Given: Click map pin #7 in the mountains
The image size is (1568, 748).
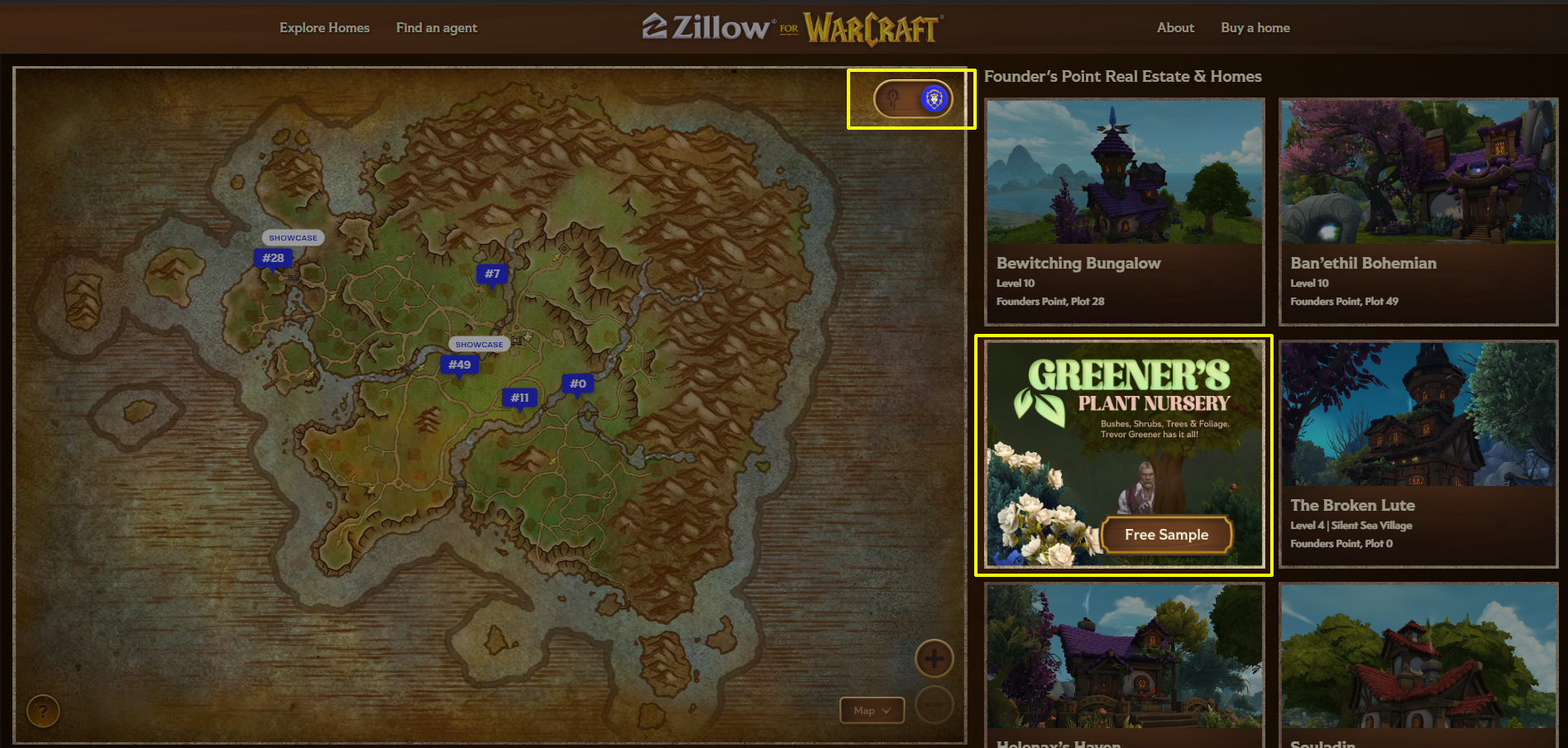Looking at the screenshot, I should pyautogui.click(x=492, y=274).
